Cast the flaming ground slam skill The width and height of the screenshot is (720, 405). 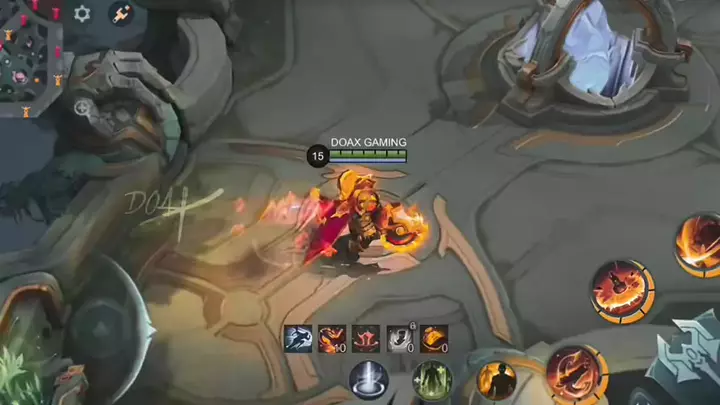(621, 292)
